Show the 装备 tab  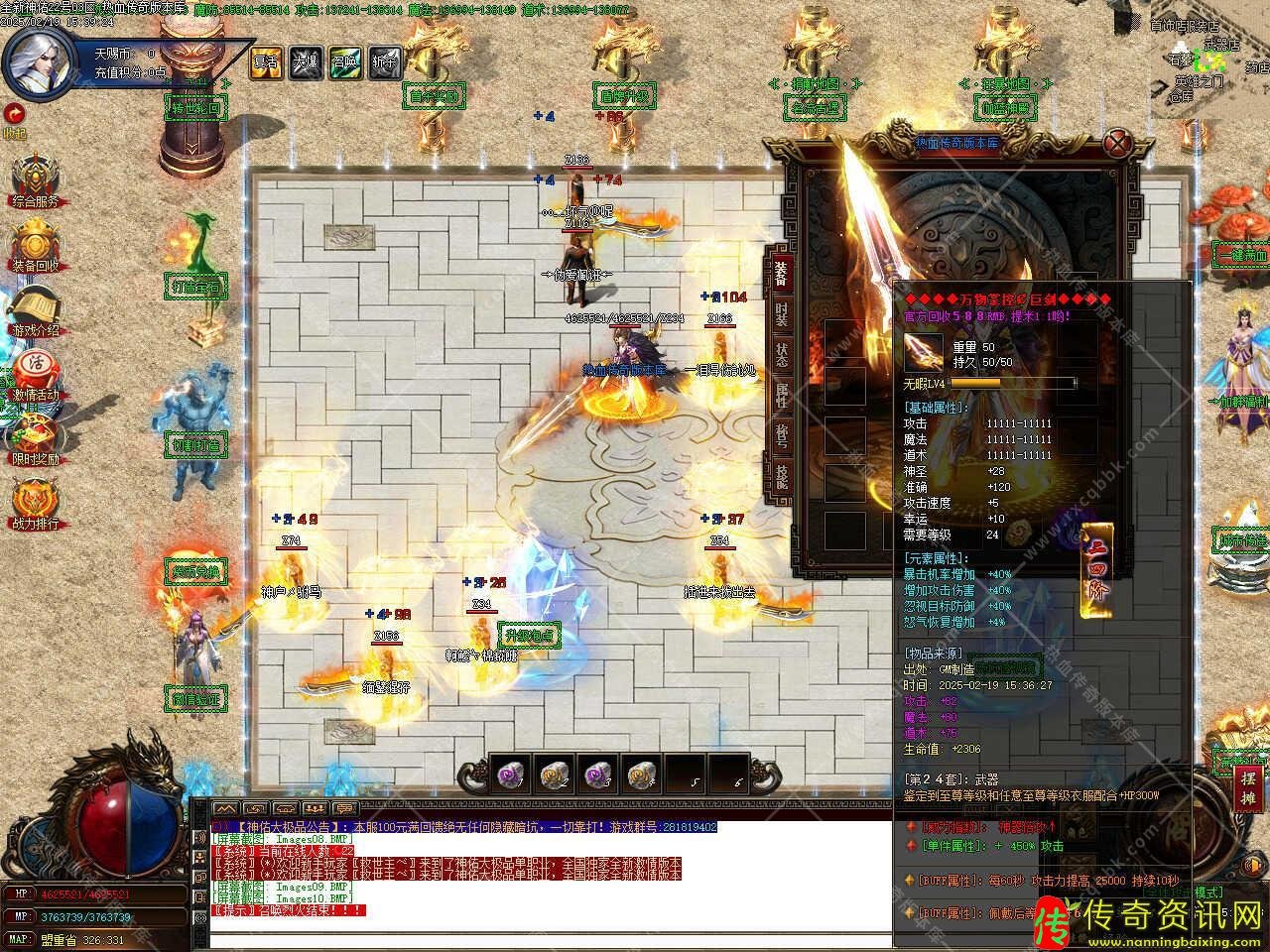pos(781,271)
